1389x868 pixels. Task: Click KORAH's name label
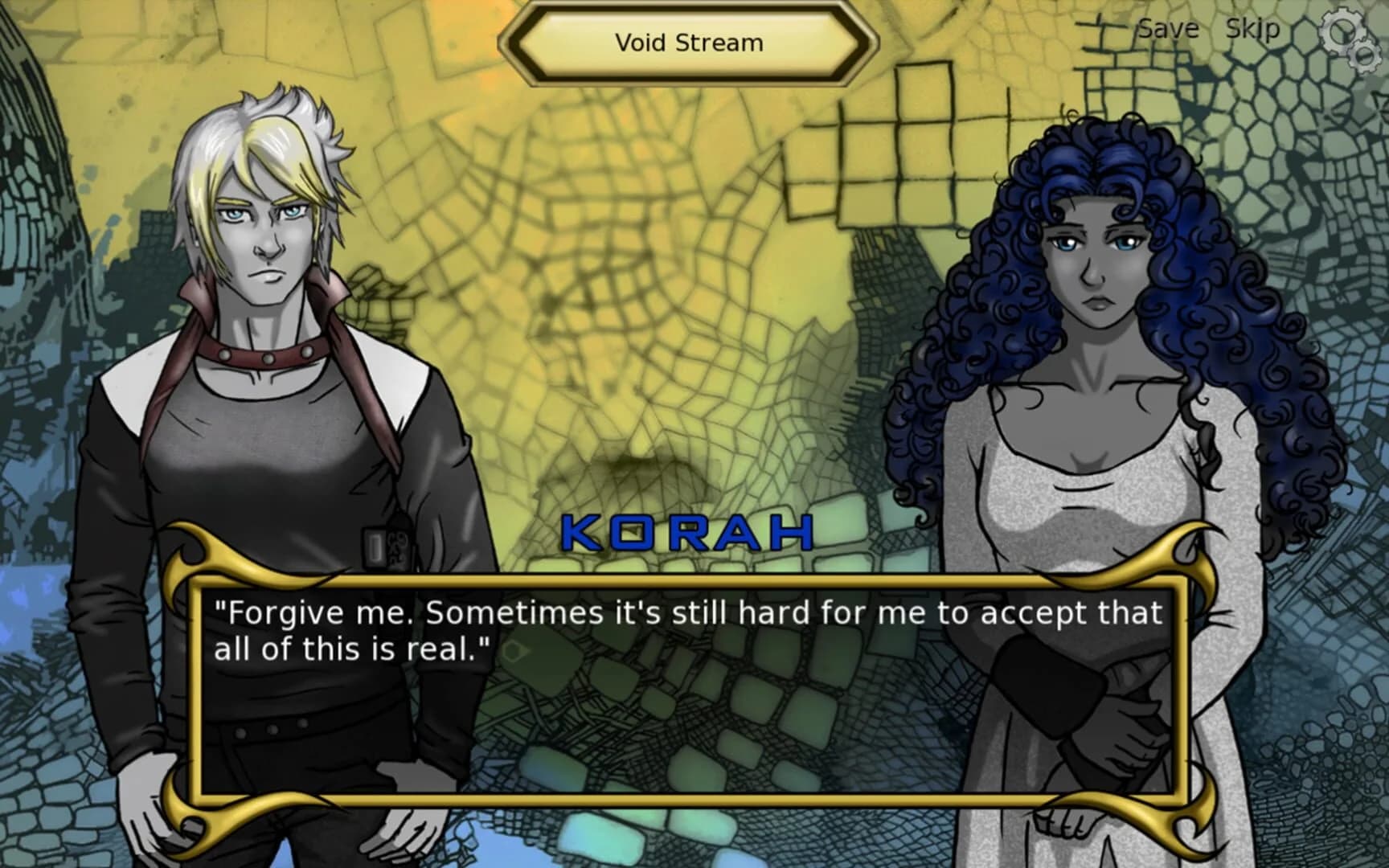click(687, 530)
